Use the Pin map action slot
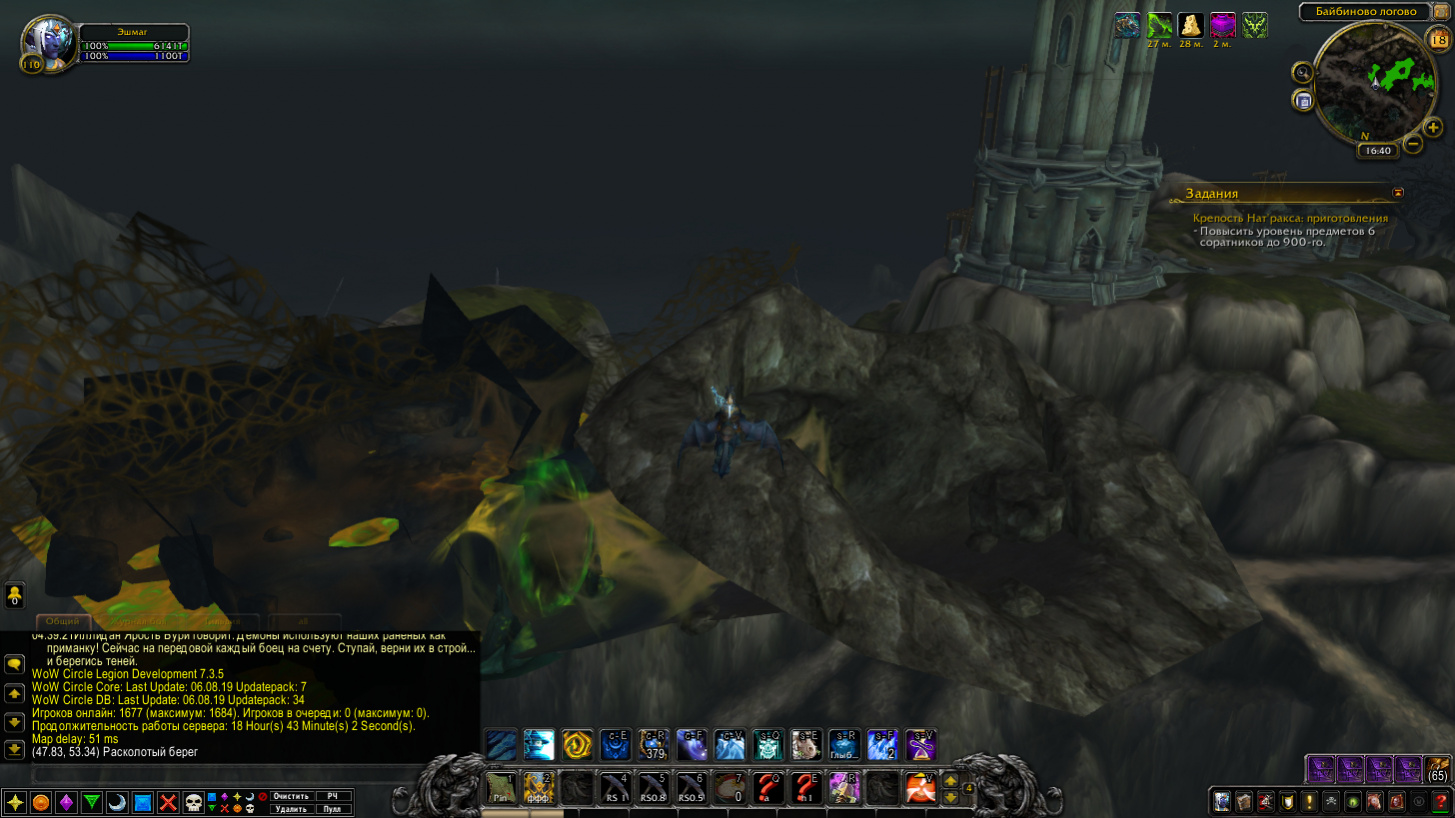1455x818 pixels. pyautogui.click(x=501, y=788)
